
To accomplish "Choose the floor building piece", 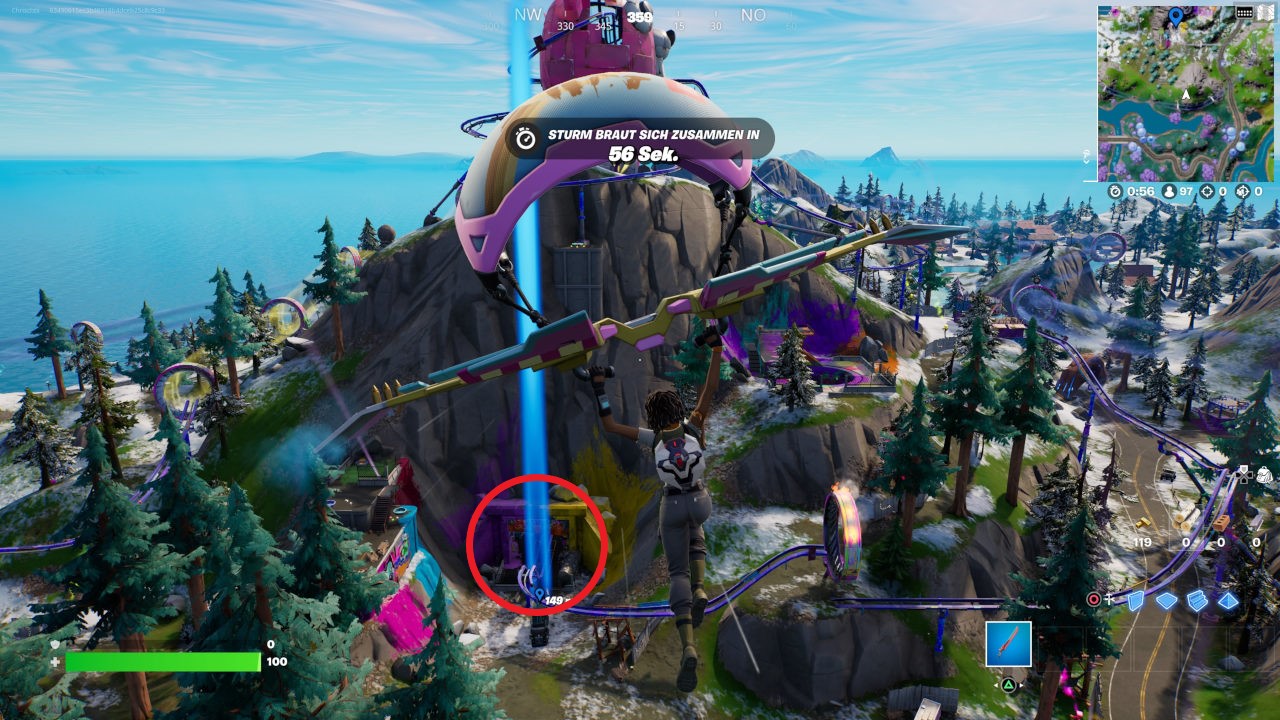I will (x=1166, y=600).
